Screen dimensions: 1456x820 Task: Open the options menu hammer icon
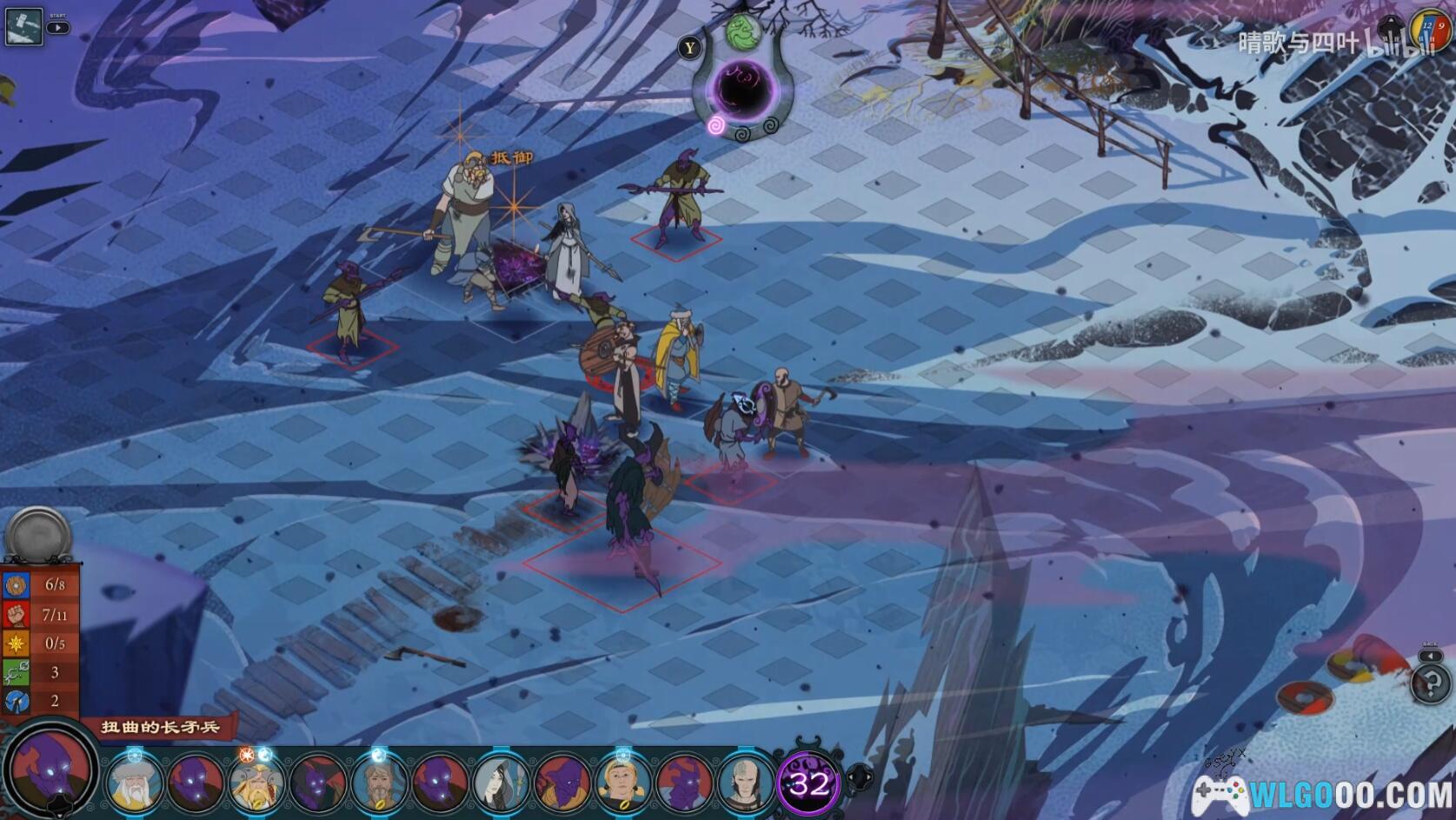(x=23, y=26)
